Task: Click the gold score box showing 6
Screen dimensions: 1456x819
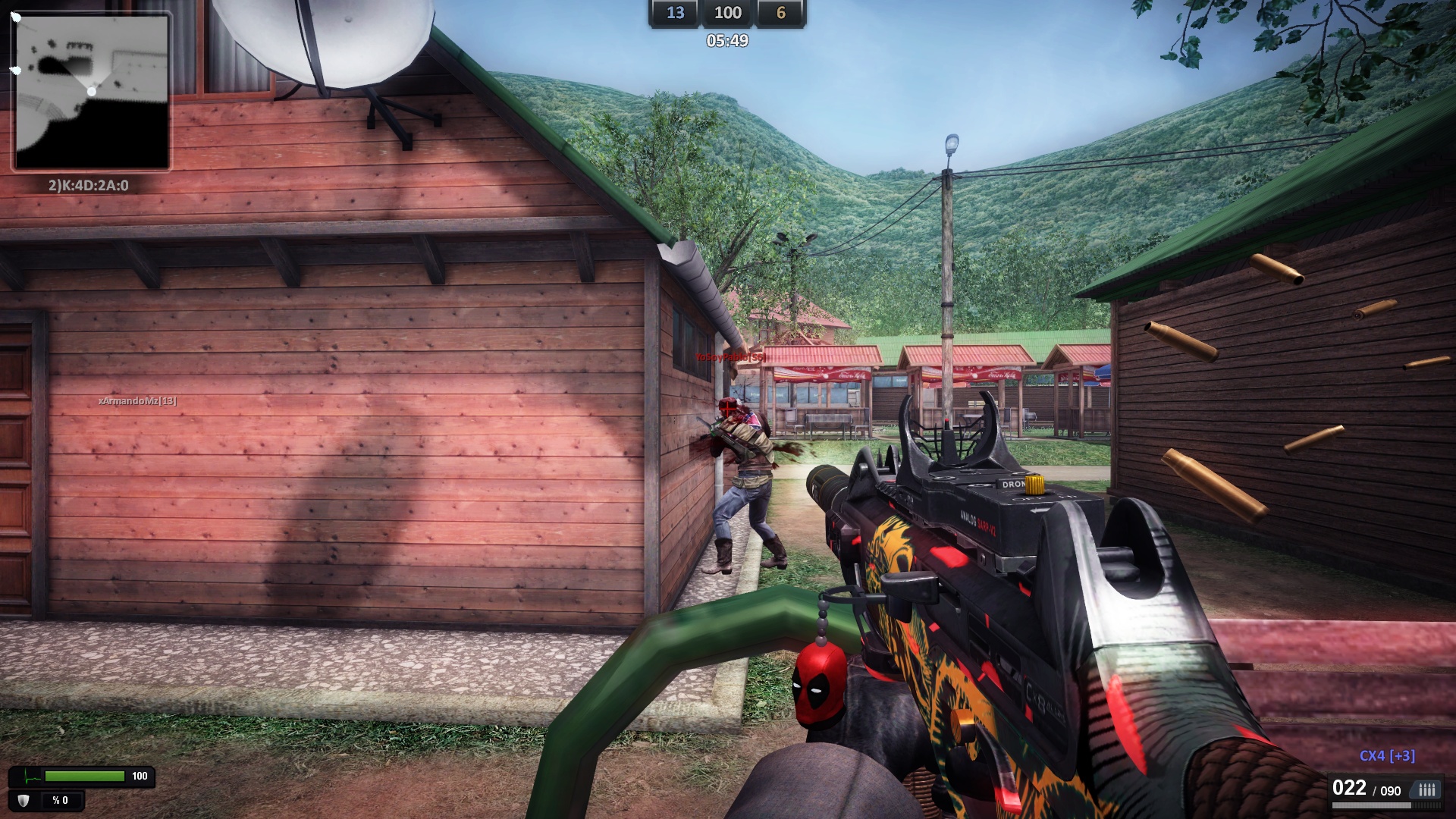Action: (x=780, y=13)
